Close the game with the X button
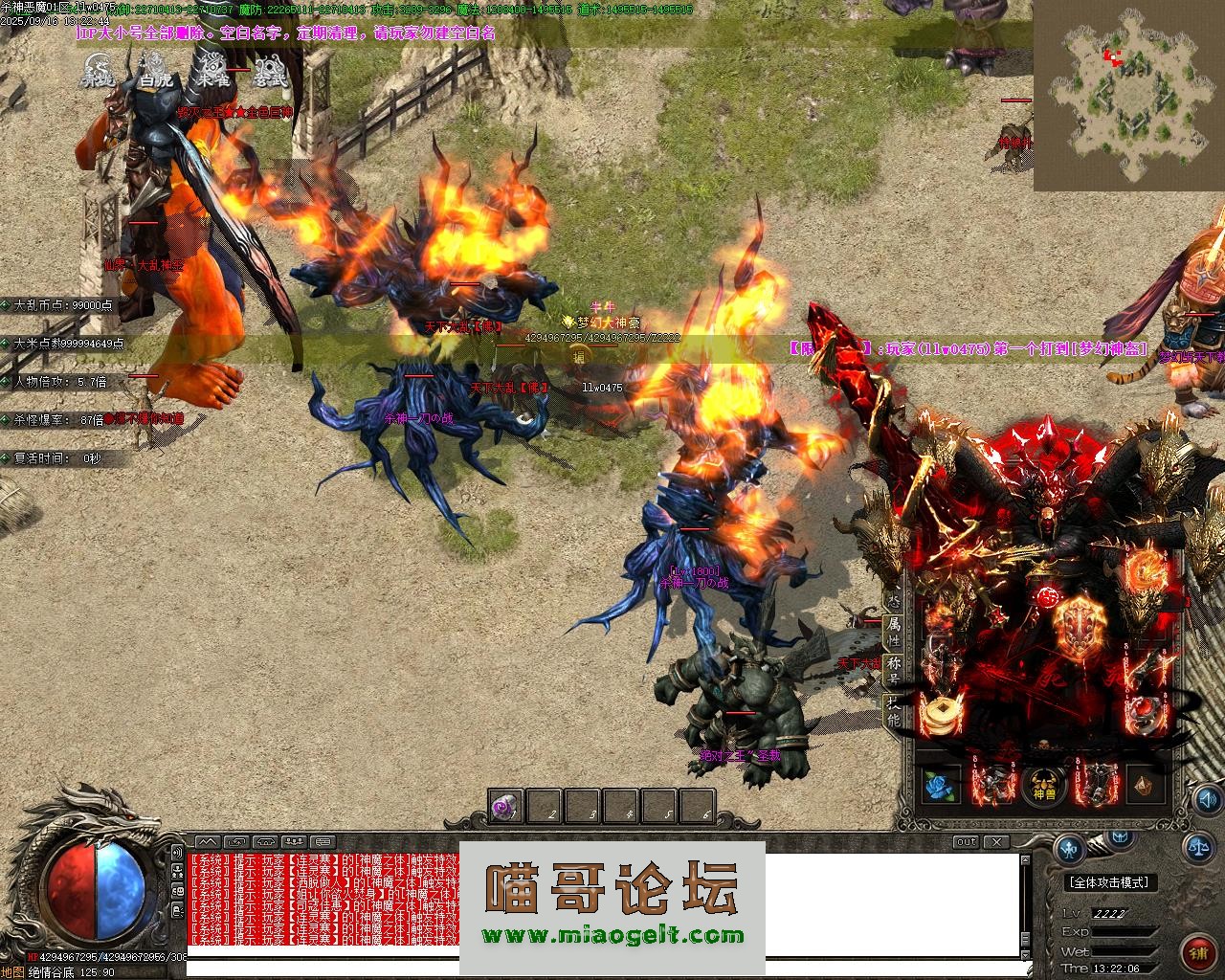Image resolution: width=1225 pixels, height=980 pixels. [x=996, y=842]
